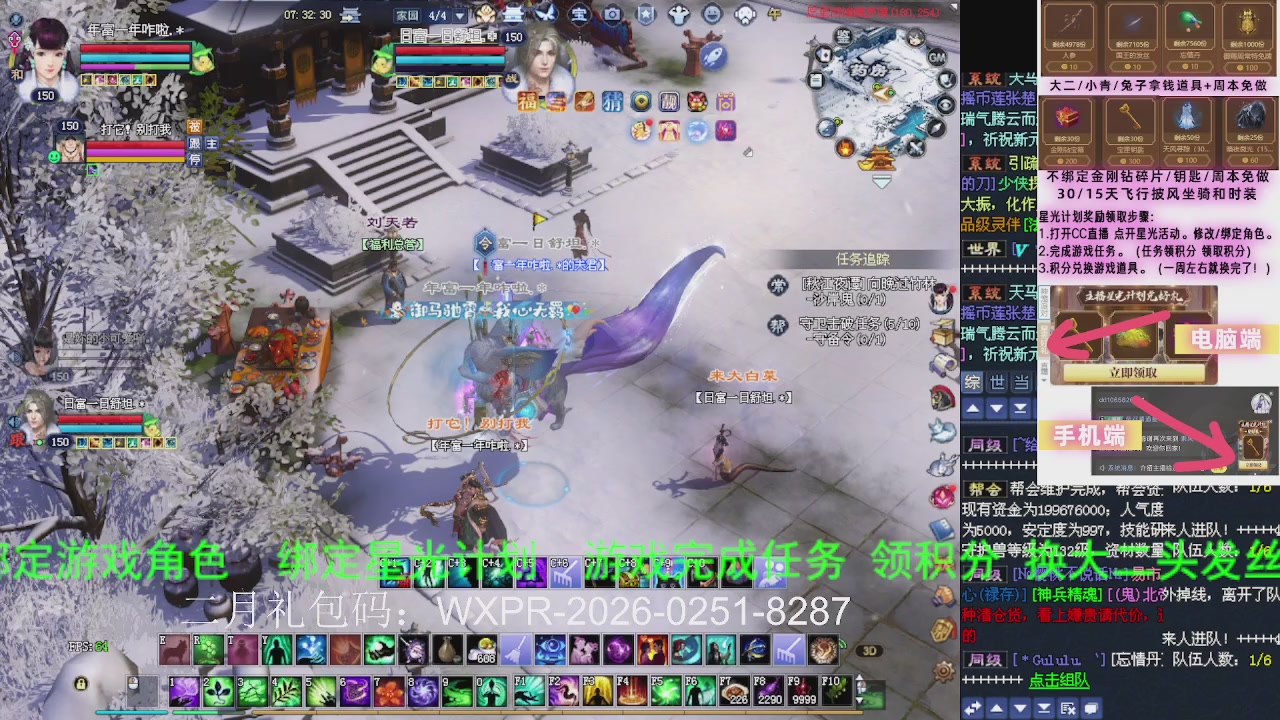Click the gold experience bar above the skill row
Screen dimensions: 1280x720
[500, 711]
